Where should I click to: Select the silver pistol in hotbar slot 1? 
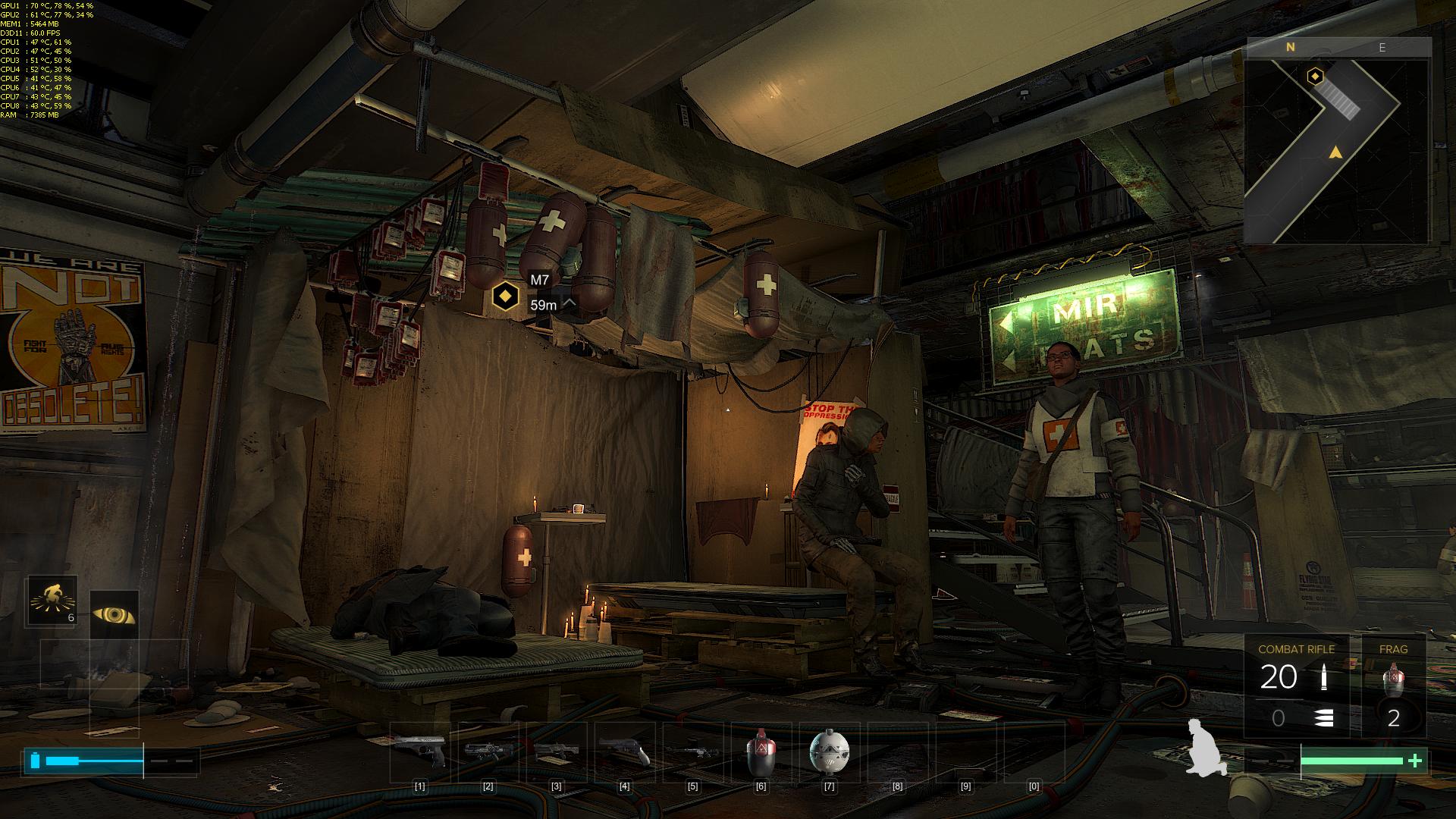coord(419,751)
